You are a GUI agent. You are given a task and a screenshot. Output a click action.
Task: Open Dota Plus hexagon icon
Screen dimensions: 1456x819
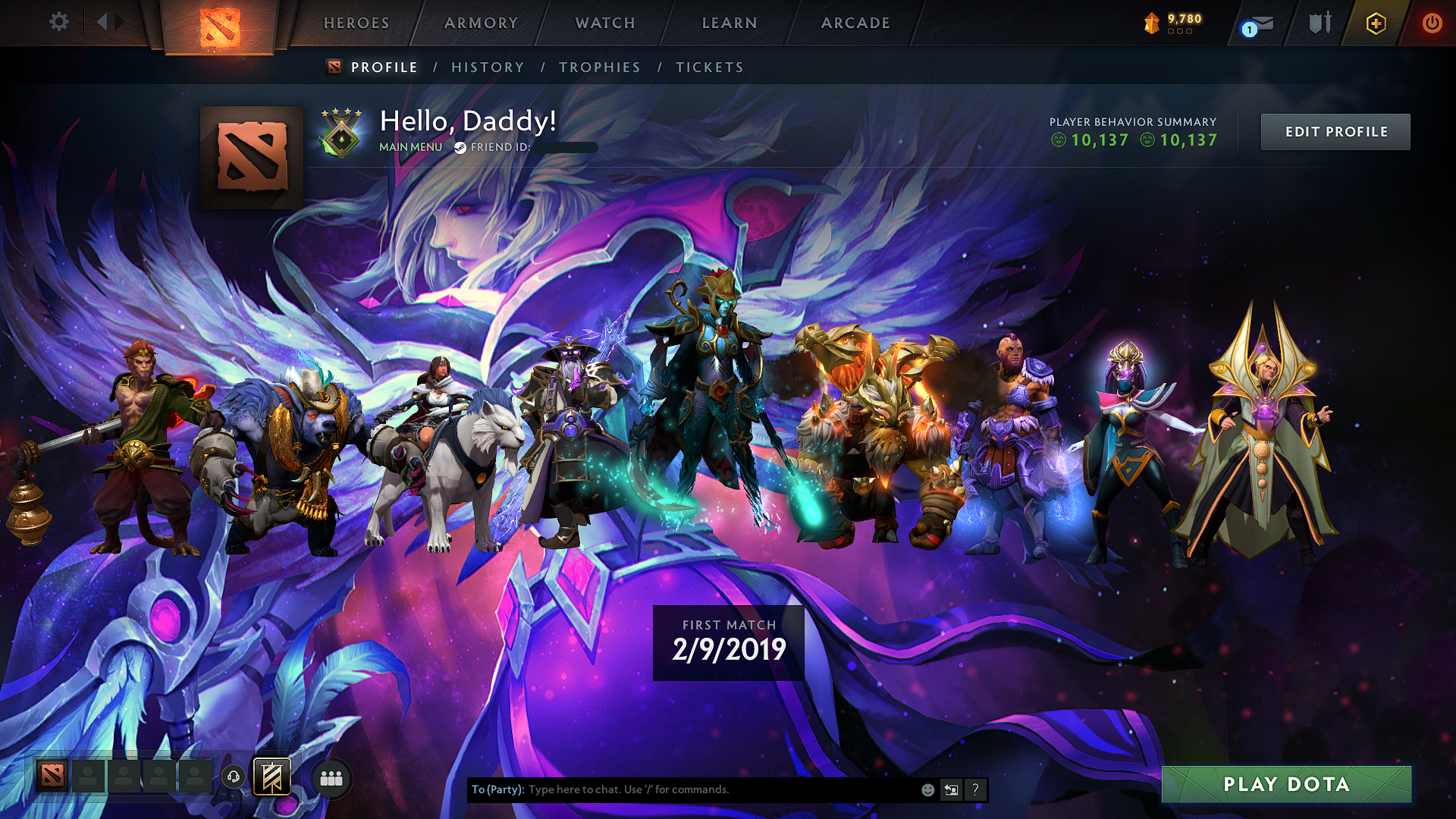point(1376,23)
